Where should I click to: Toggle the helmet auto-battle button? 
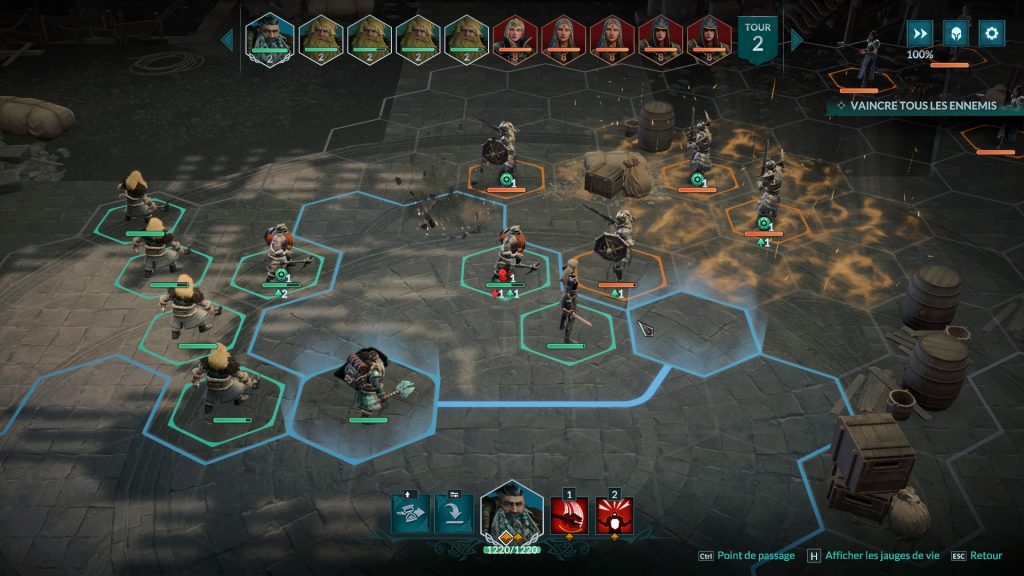point(955,33)
